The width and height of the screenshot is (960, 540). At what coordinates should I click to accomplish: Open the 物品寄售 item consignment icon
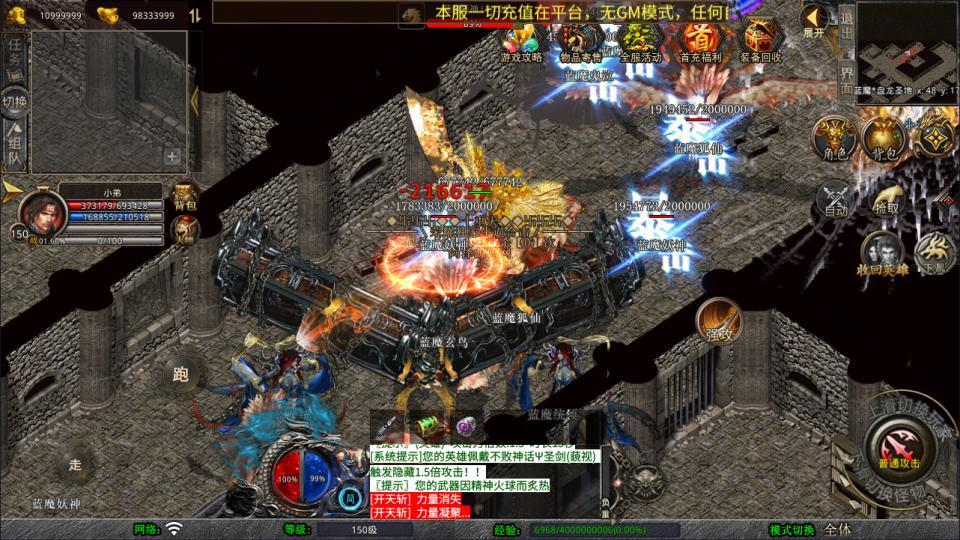pyautogui.click(x=580, y=42)
